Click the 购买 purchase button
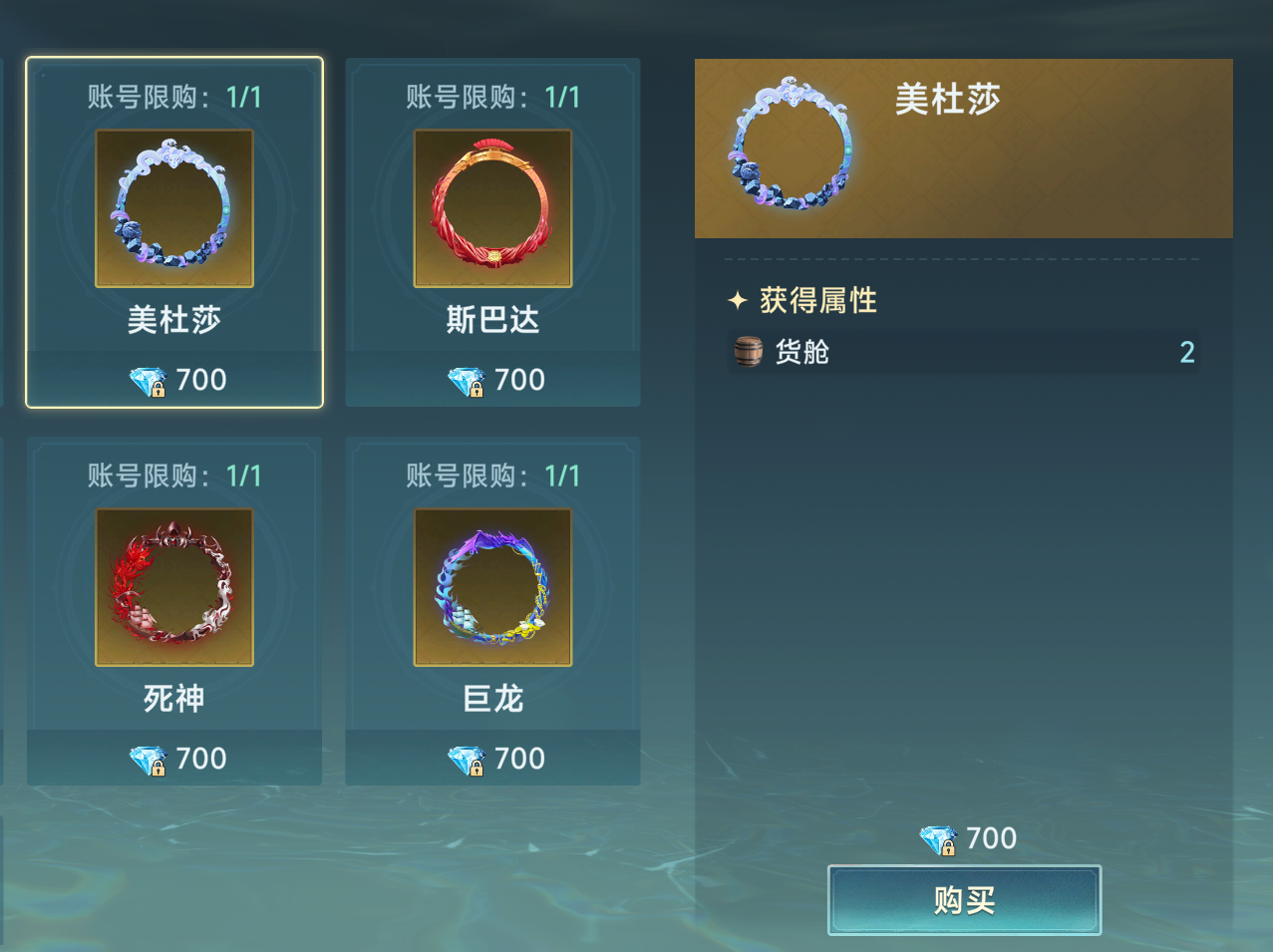 pos(964,900)
